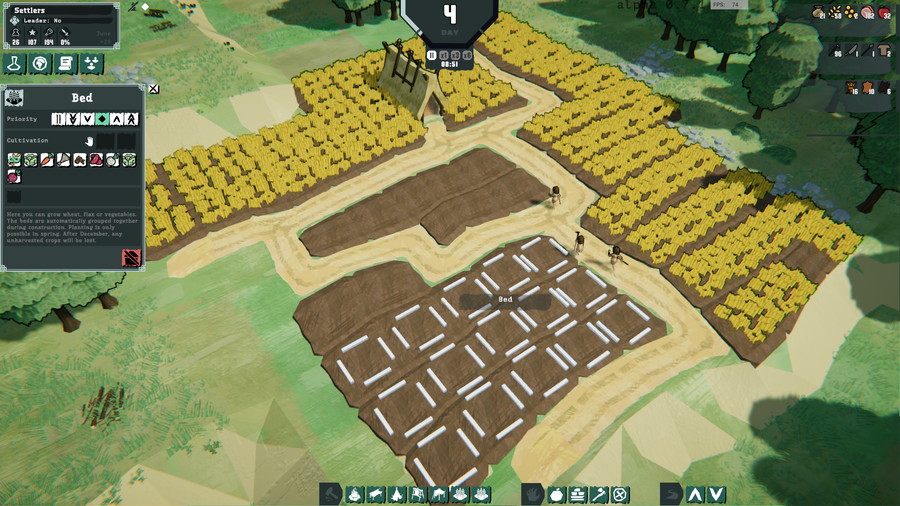The image size is (900, 506).
Task: Open the hammer construction category
Action: [x=331, y=494]
